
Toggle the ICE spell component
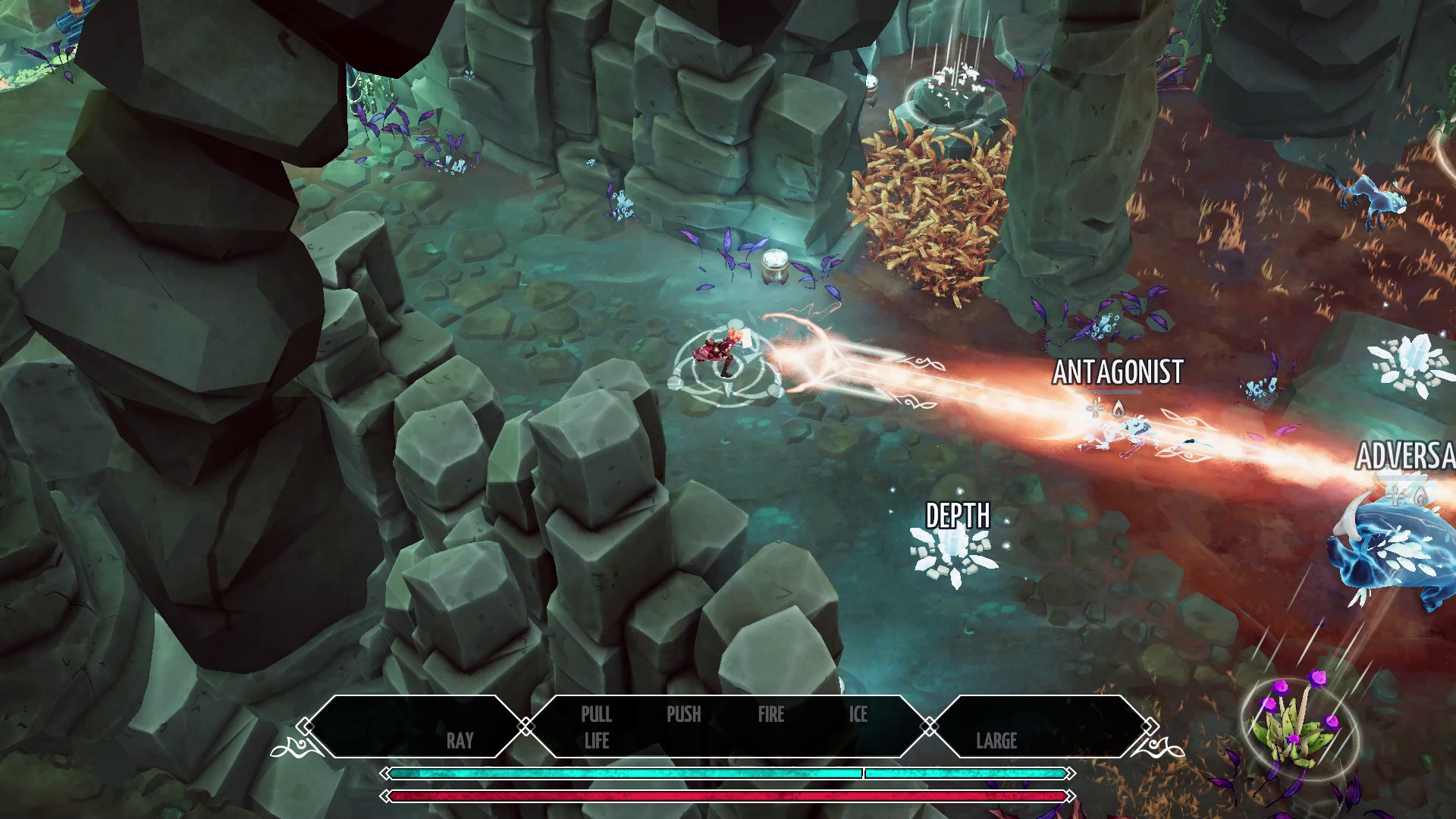(x=858, y=714)
